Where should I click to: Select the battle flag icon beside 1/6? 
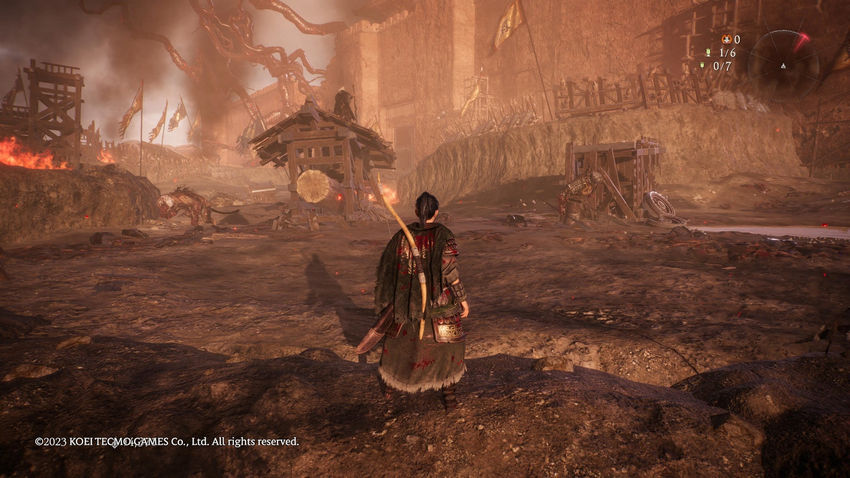(708, 53)
